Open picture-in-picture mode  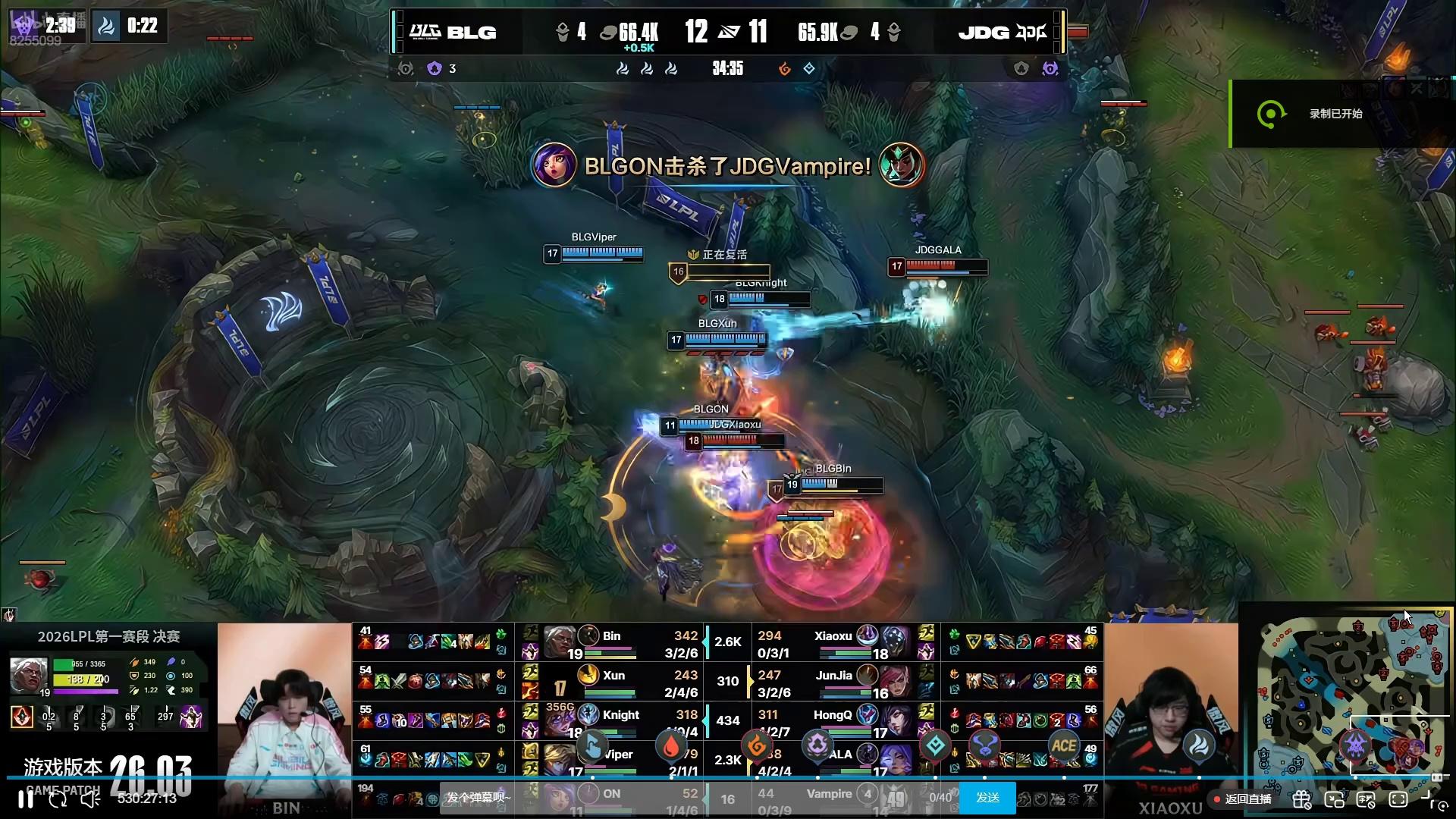click(x=1334, y=799)
